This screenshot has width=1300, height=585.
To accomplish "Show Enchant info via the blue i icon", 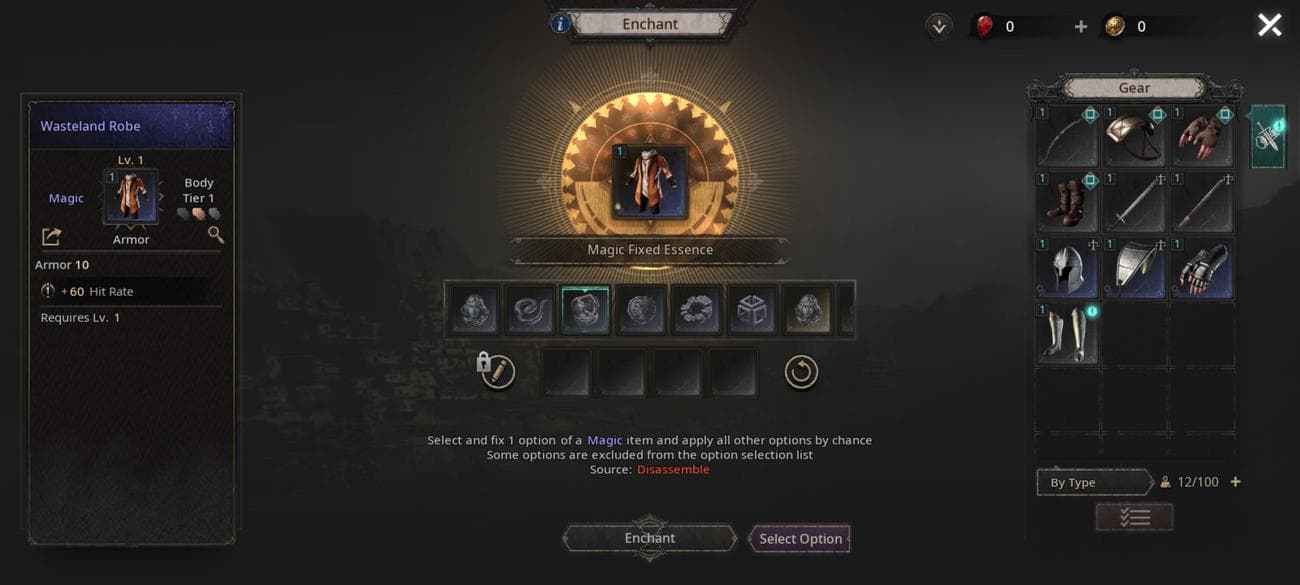I will pyautogui.click(x=561, y=23).
